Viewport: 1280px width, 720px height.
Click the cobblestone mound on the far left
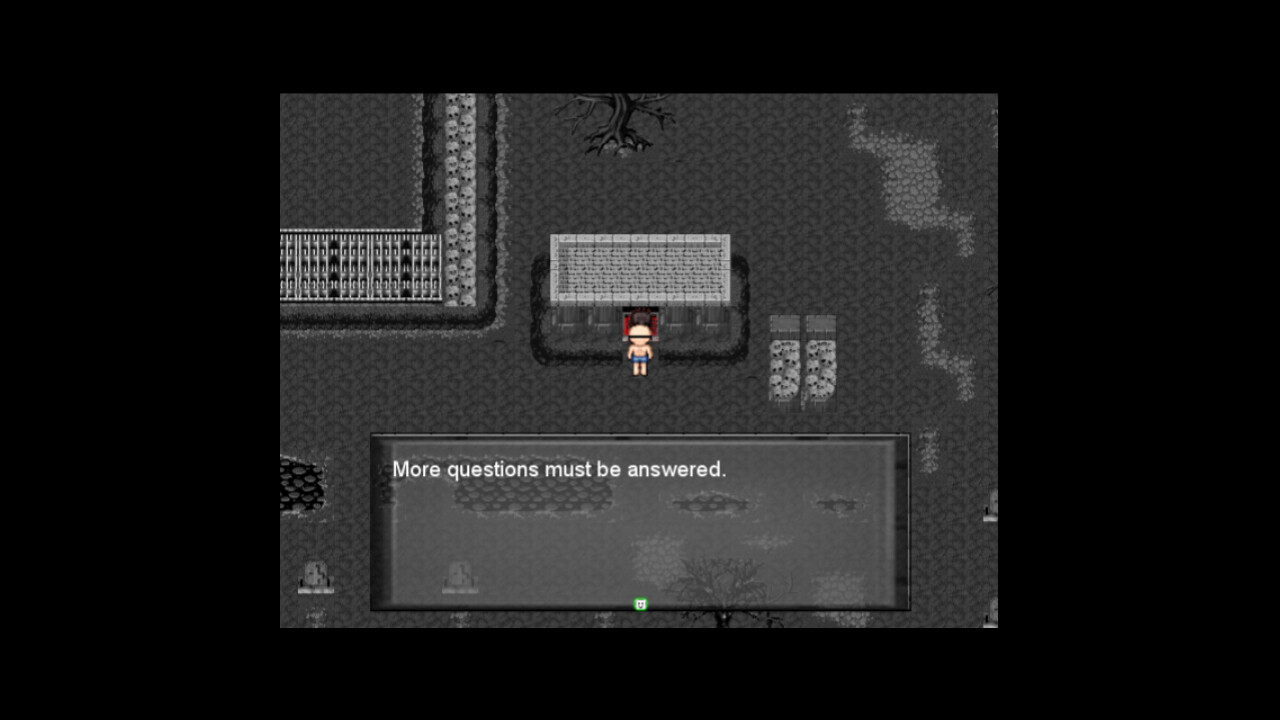[x=303, y=483]
